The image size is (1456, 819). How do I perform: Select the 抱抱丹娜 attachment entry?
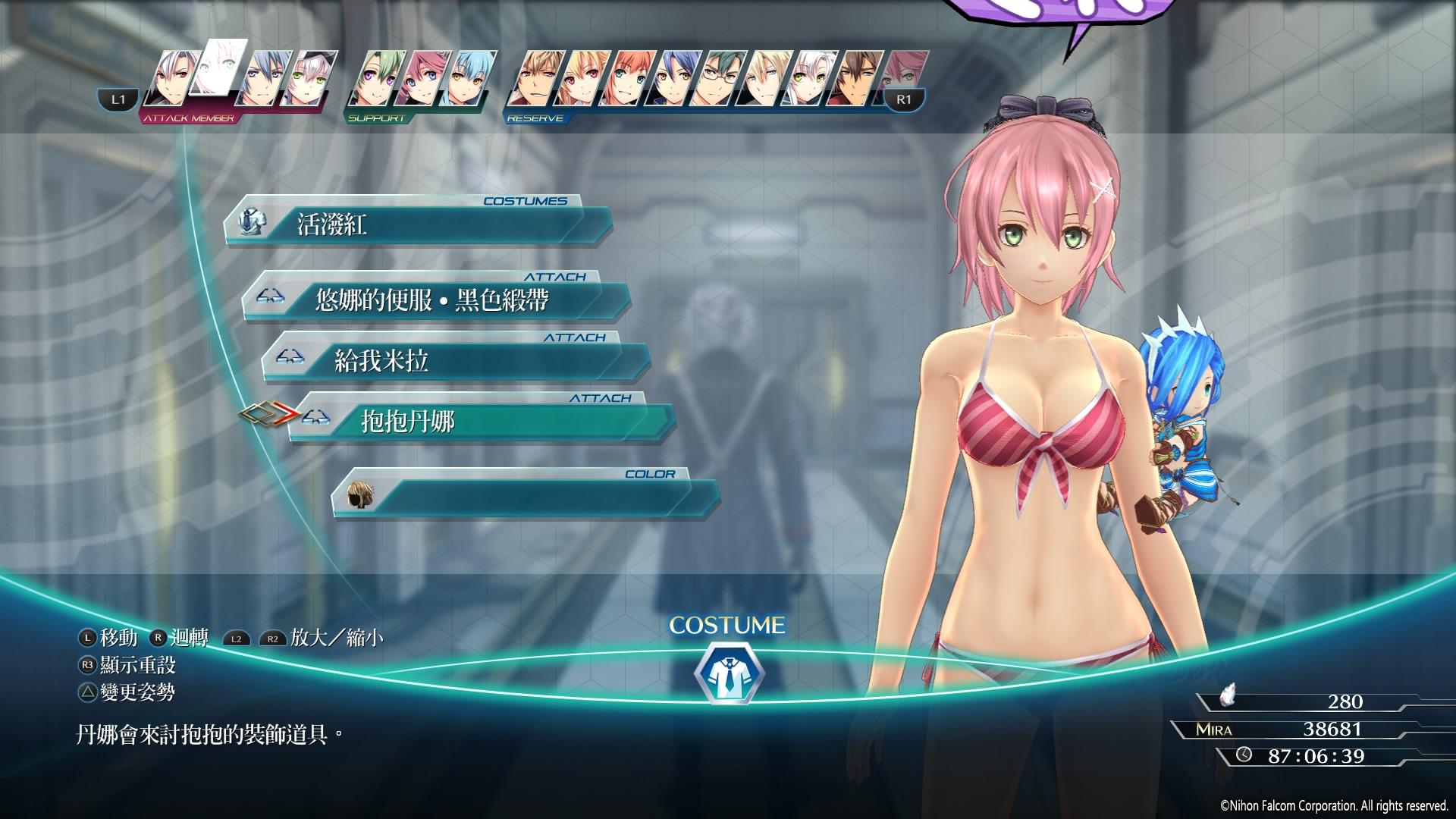tap(482, 422)
